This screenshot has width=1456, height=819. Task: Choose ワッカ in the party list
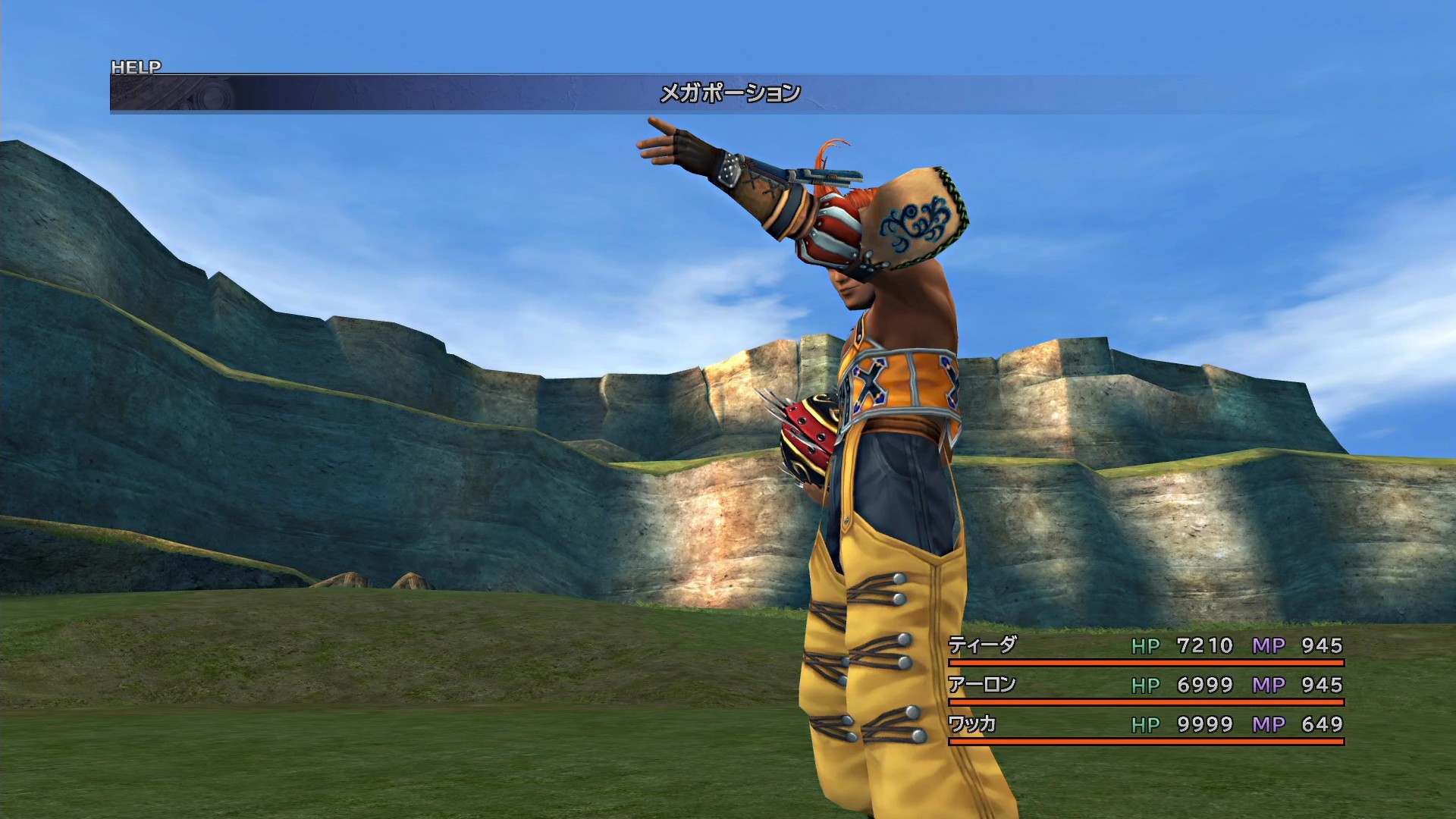click(972, 724)
